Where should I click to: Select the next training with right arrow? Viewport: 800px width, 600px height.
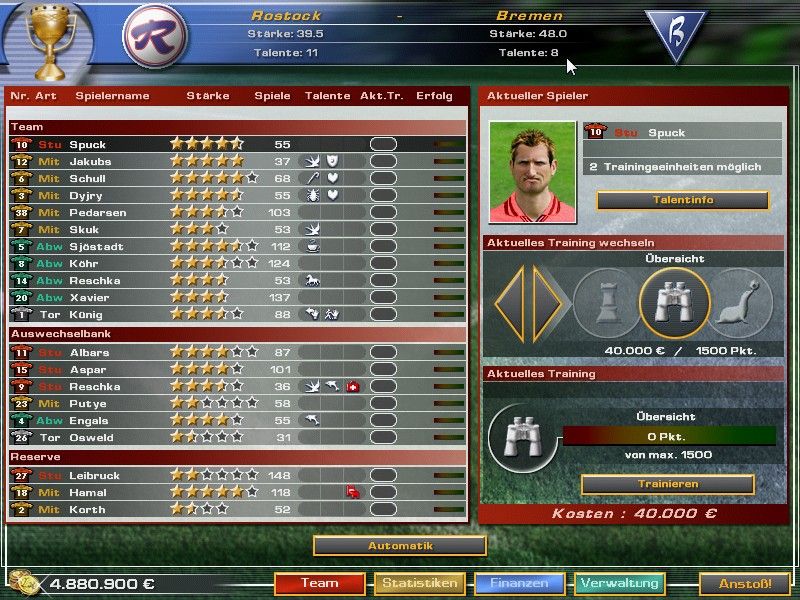[x=548, y=303]
